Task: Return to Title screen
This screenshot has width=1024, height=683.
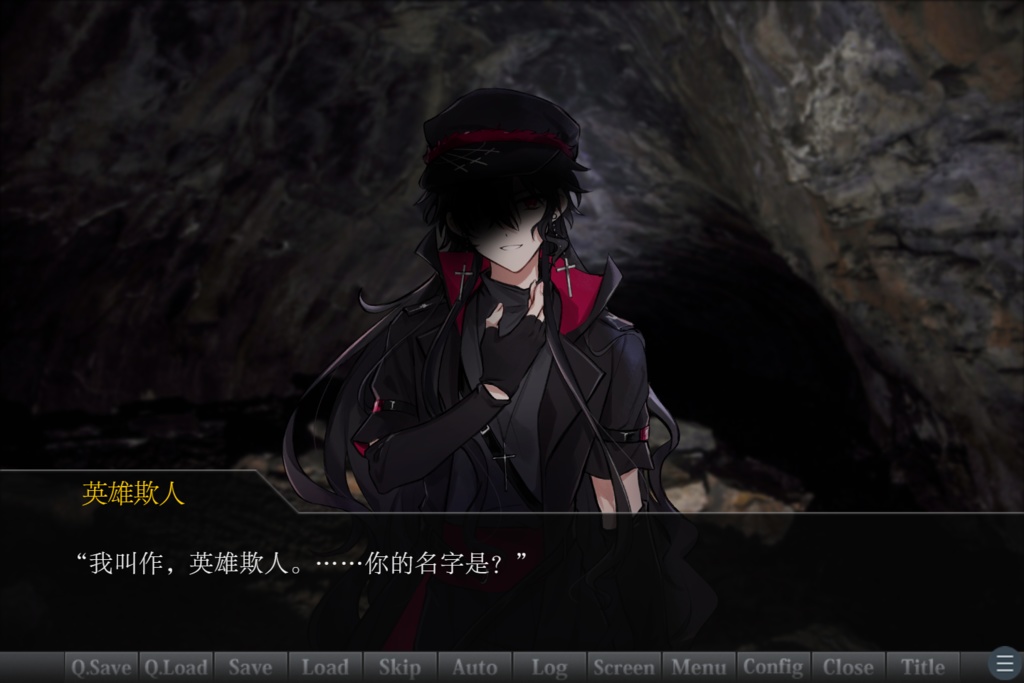Action: click(923, 667)
